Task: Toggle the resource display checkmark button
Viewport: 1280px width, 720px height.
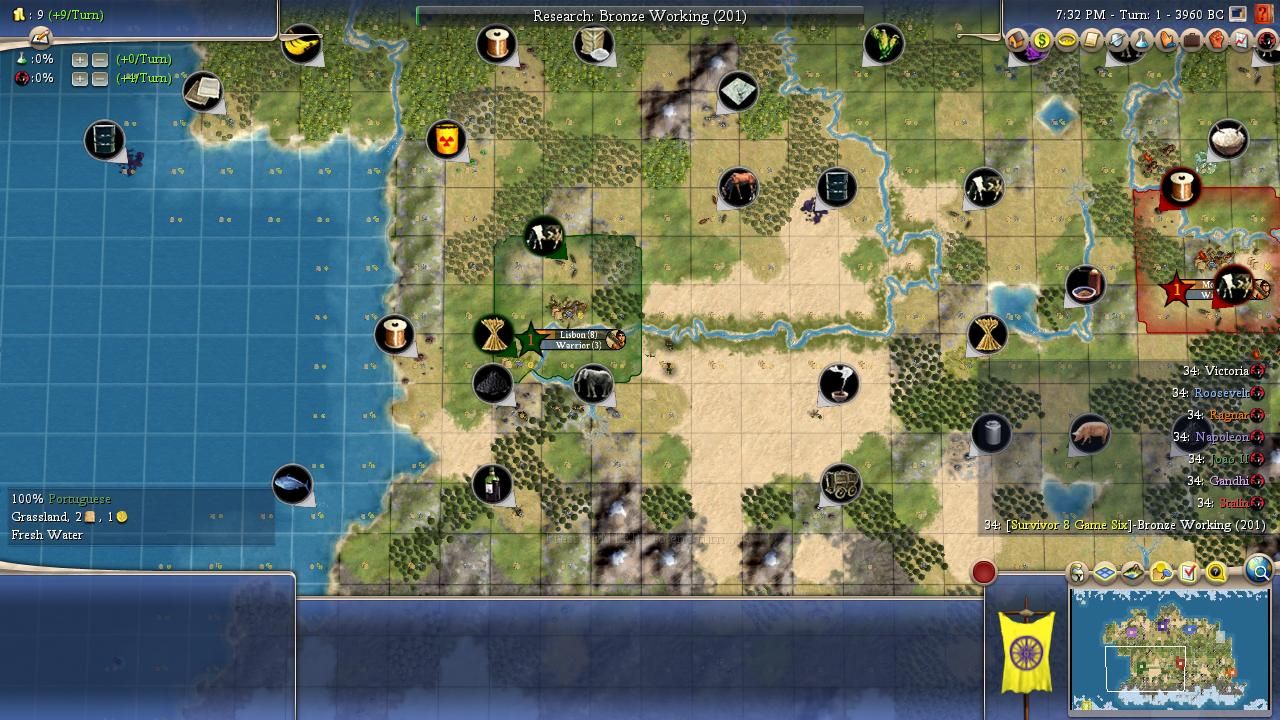Action: coord(1189,572)
